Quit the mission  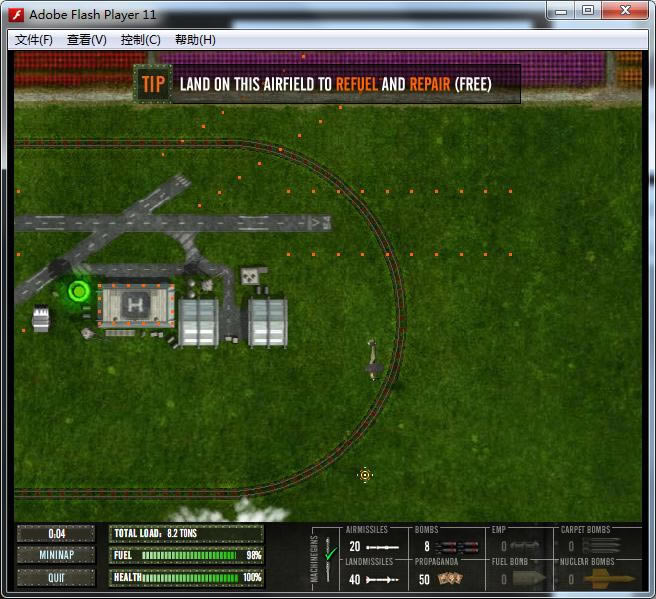(x=56, y=577)
